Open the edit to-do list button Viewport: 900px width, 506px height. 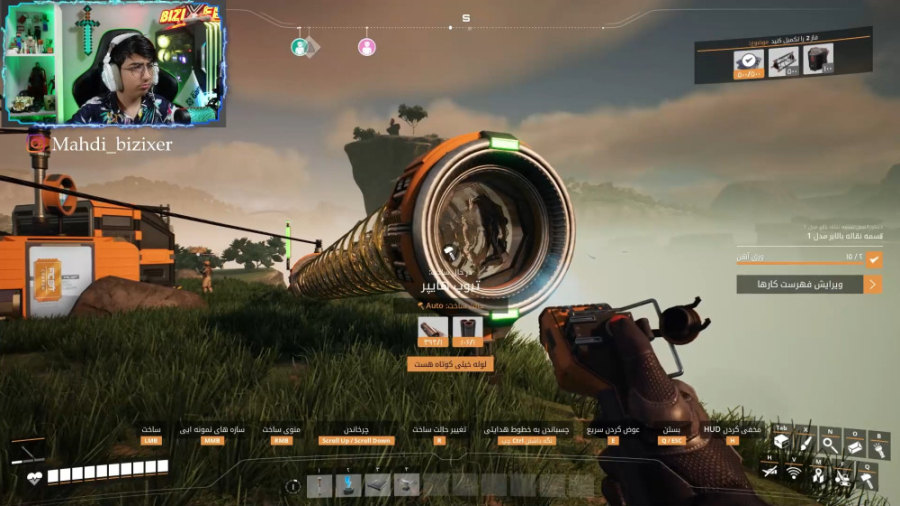pyautogui.click(x=809, y=284)
